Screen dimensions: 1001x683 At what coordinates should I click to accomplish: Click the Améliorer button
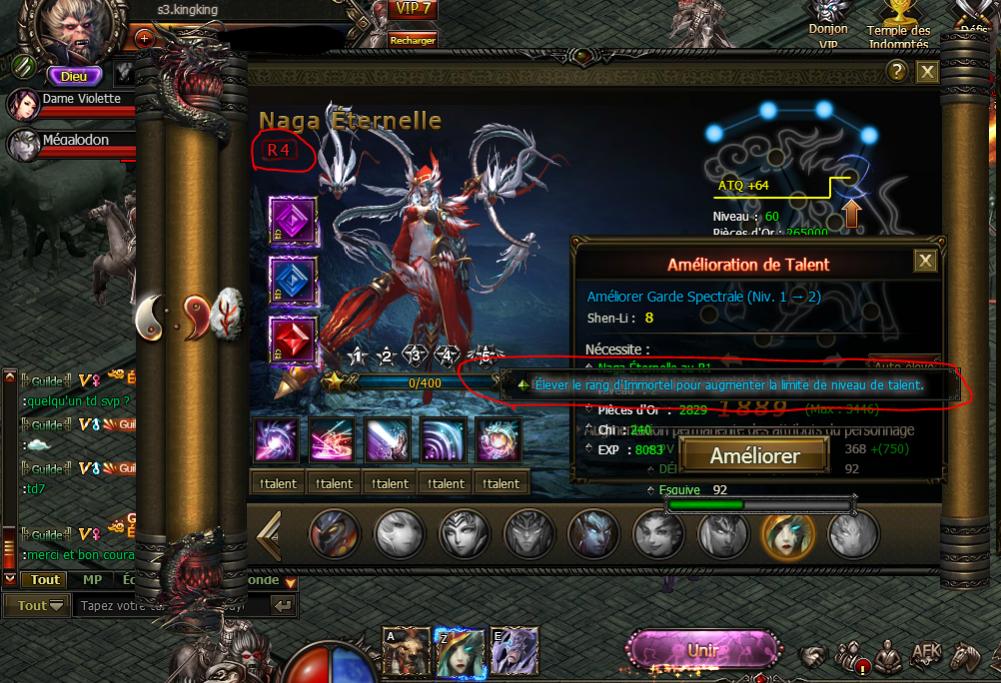click(x=755, y=456)
